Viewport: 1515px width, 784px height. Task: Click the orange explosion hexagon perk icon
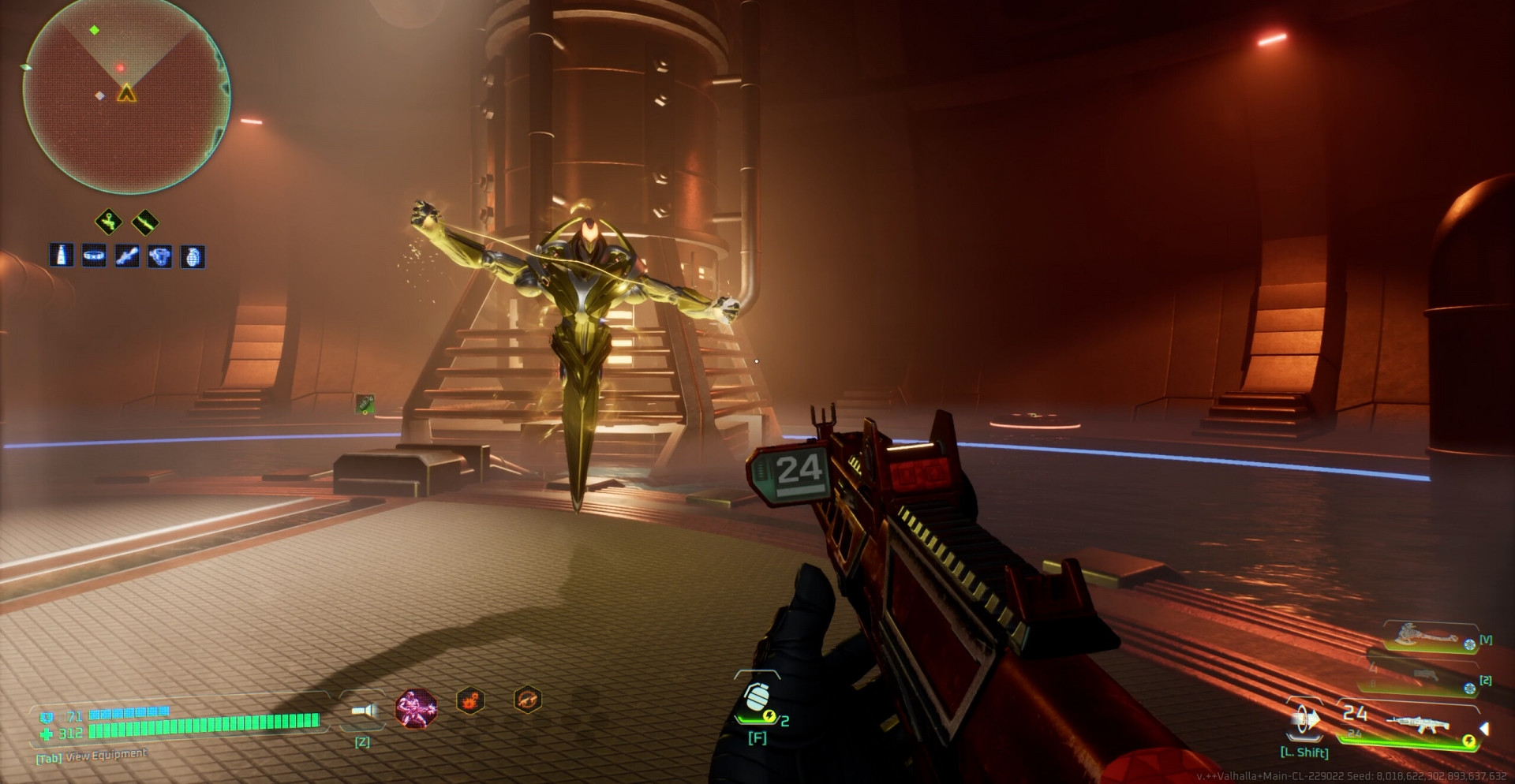click(471, 700)
